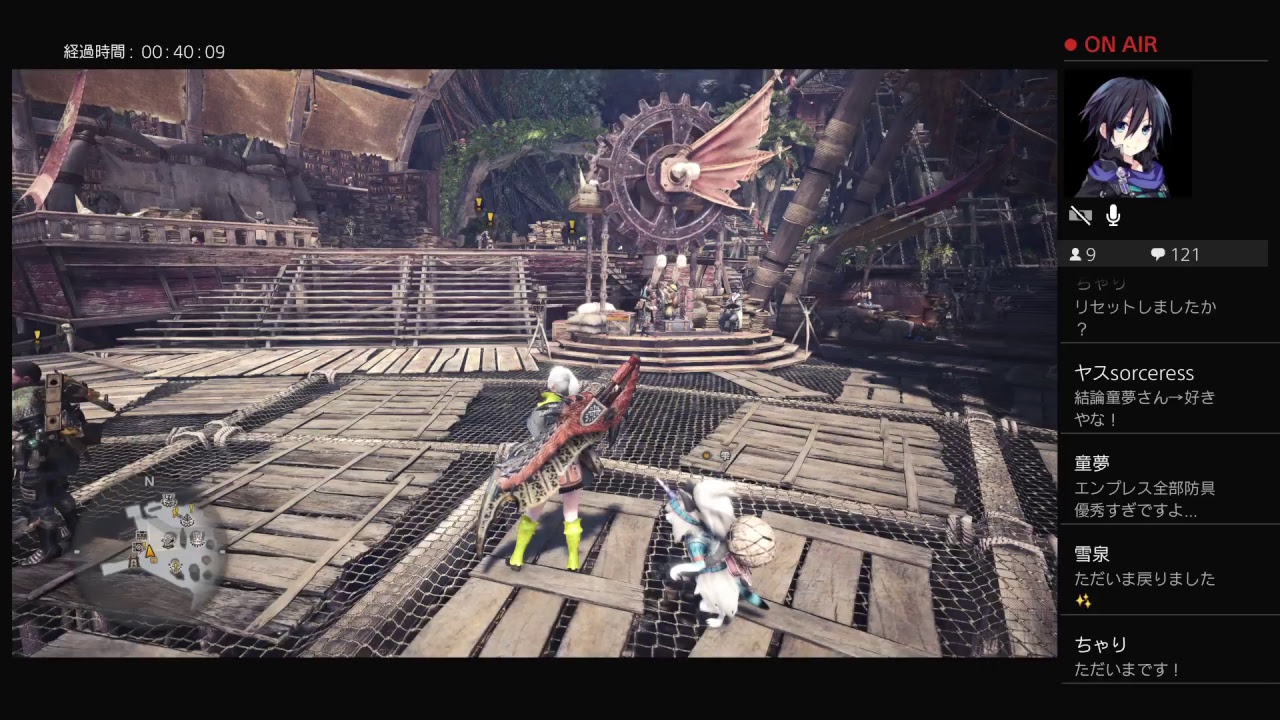This screenshot has width=1280, height=720.
Task: Toggle the disabled camera icon
Action: [1080, 214]
